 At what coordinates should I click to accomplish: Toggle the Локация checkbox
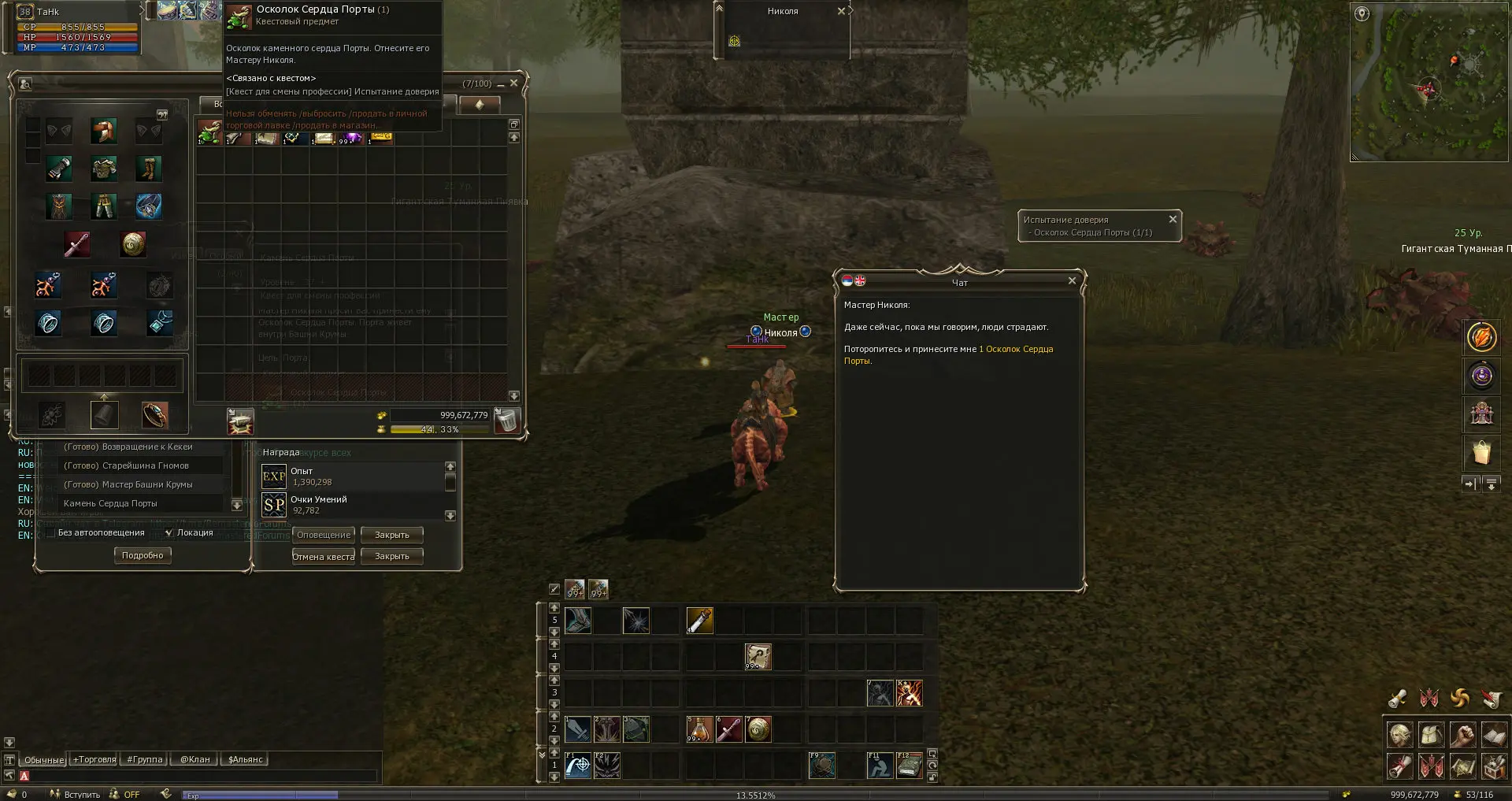[x=169, y=533]
